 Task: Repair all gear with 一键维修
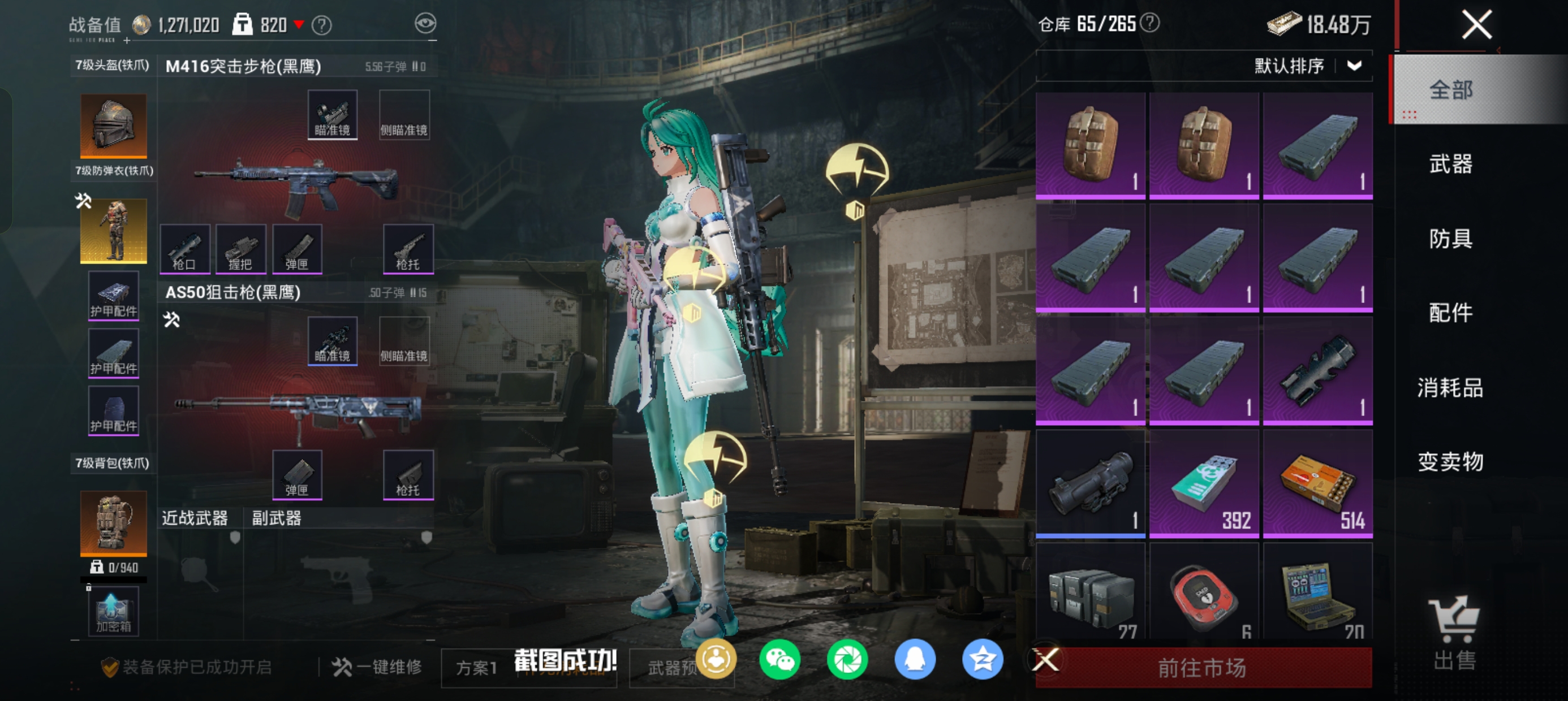coord(377,668)
